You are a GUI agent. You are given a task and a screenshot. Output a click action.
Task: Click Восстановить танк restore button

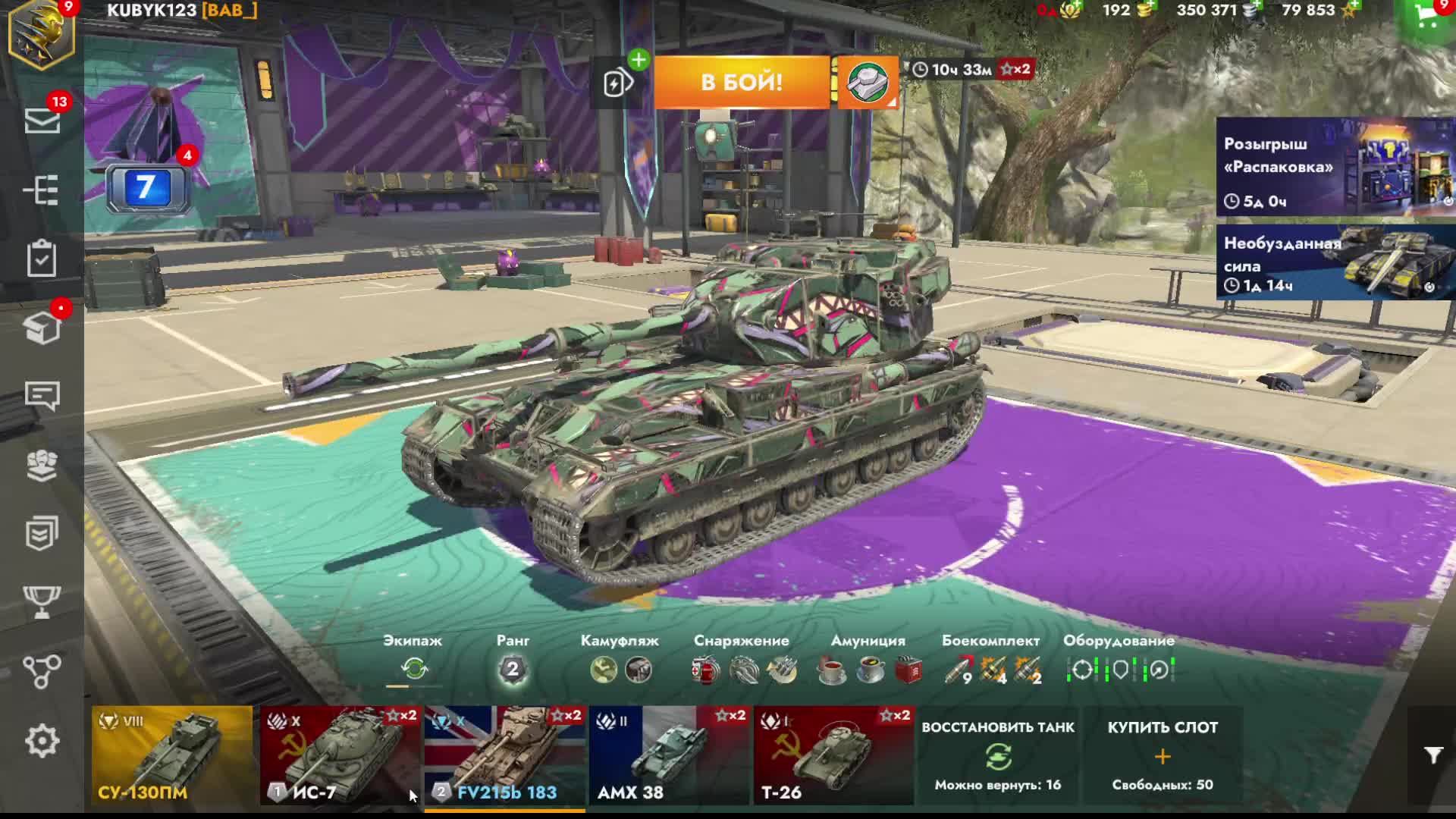(x=998, y=755)
